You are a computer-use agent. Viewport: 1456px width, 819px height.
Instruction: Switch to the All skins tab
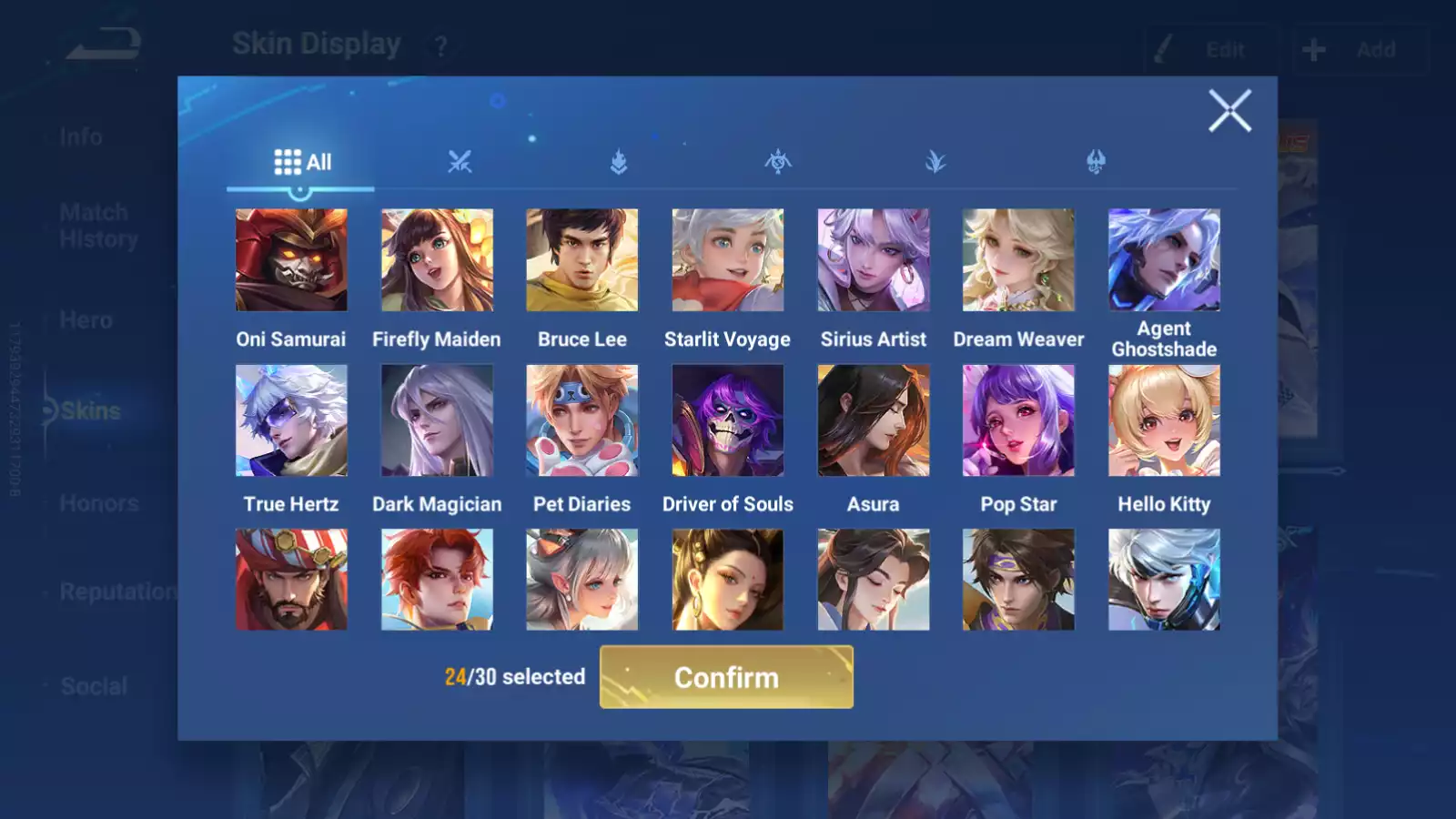pos(302,162)
